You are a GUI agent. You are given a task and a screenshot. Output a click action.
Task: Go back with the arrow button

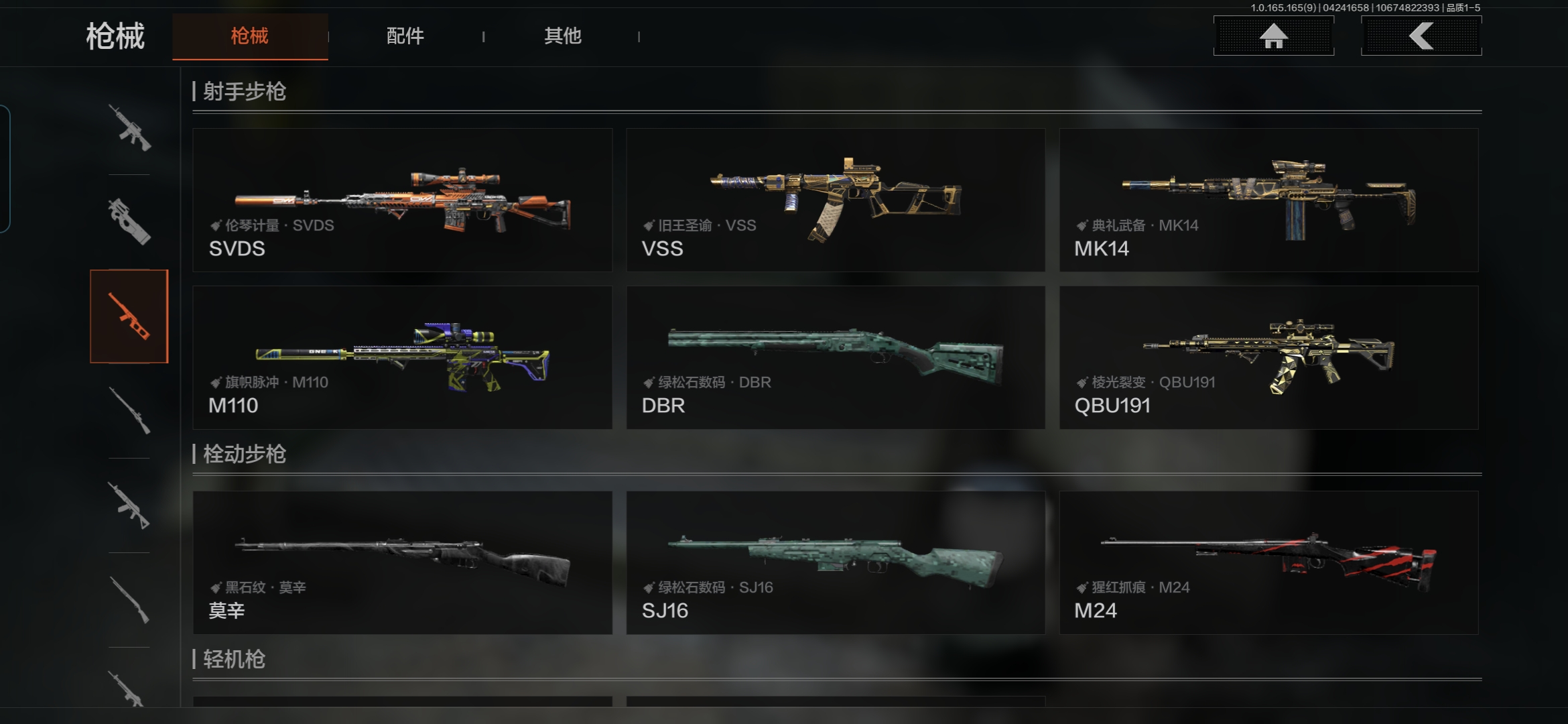coord(1421,36)
